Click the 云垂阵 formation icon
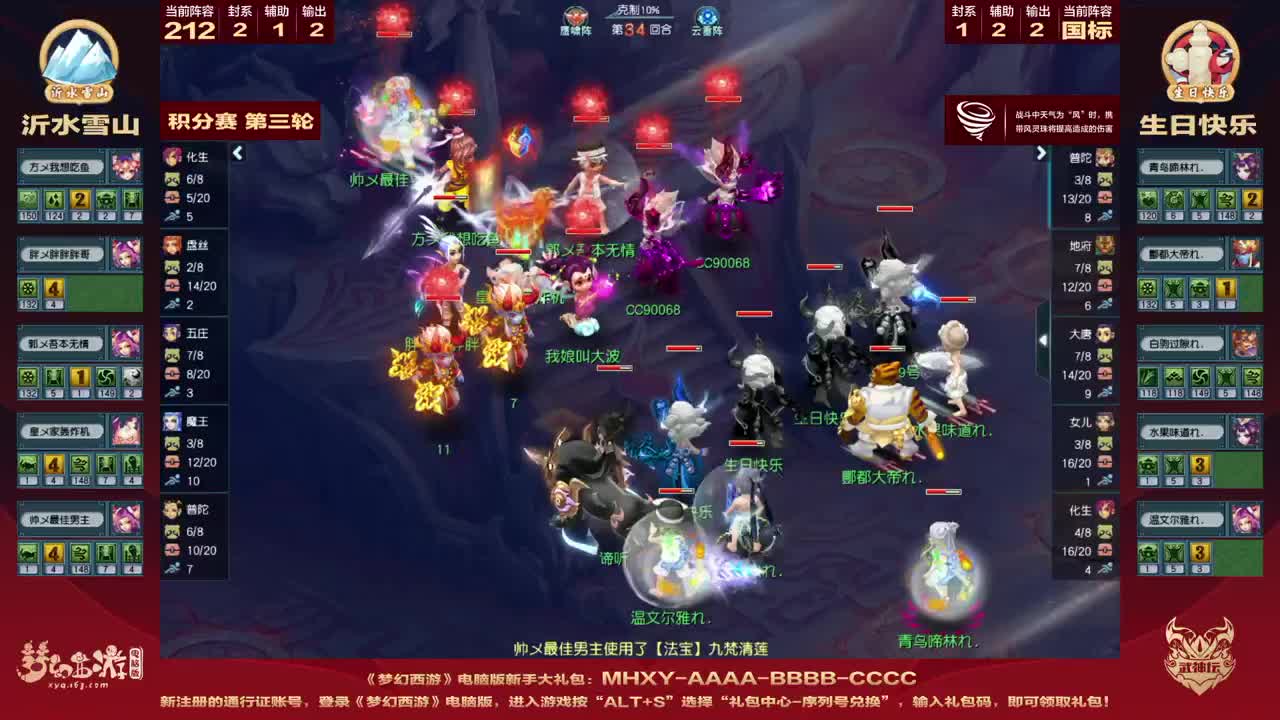 (x=710, y=18)
